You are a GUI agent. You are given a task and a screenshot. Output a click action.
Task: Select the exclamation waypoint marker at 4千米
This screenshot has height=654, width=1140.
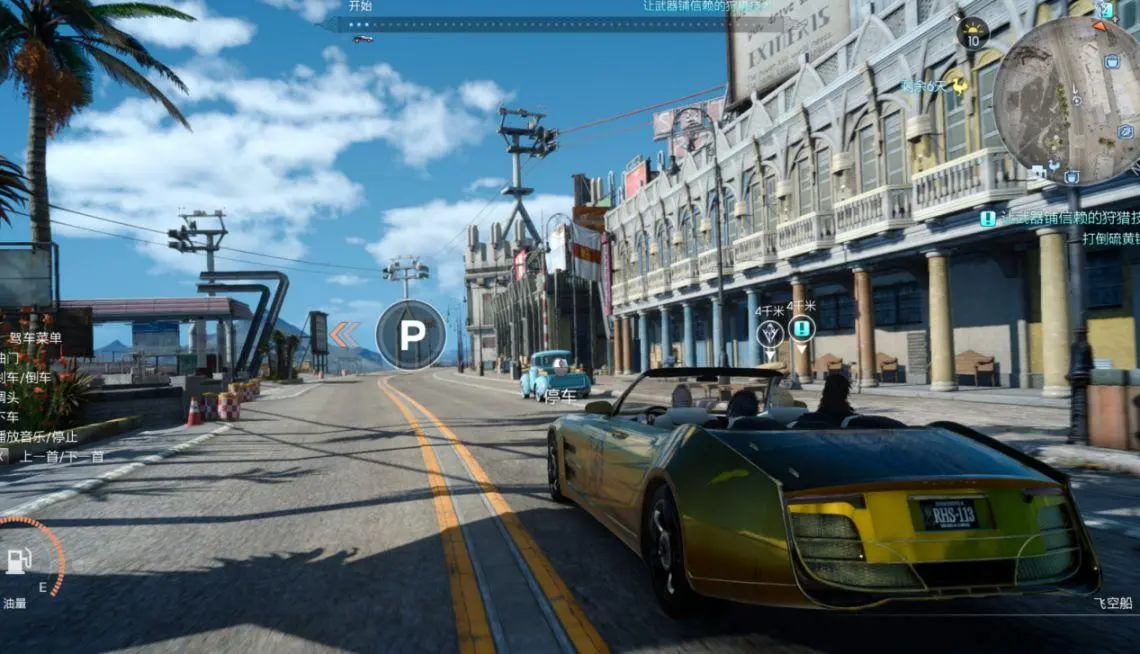coord(801,328)
